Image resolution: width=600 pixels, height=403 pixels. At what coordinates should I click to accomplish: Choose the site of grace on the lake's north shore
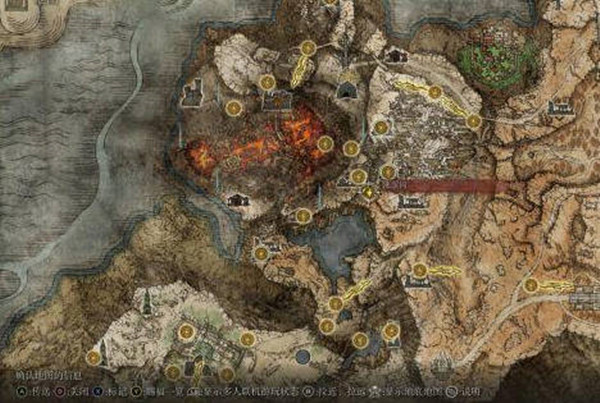pyautogui.click(x=304, y=215)
